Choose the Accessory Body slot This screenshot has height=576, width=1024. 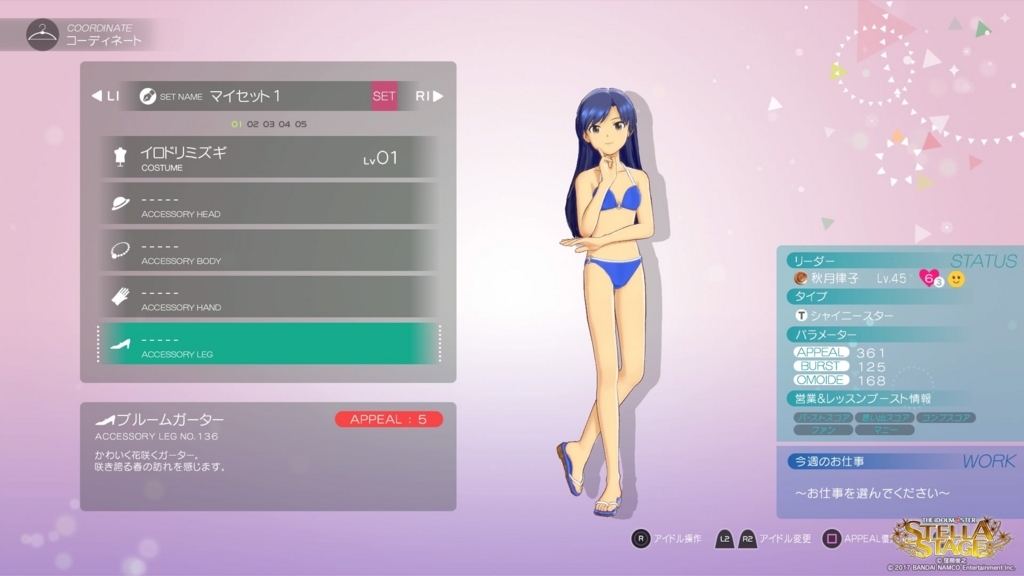pyautogui.click(x=268, y=250)
